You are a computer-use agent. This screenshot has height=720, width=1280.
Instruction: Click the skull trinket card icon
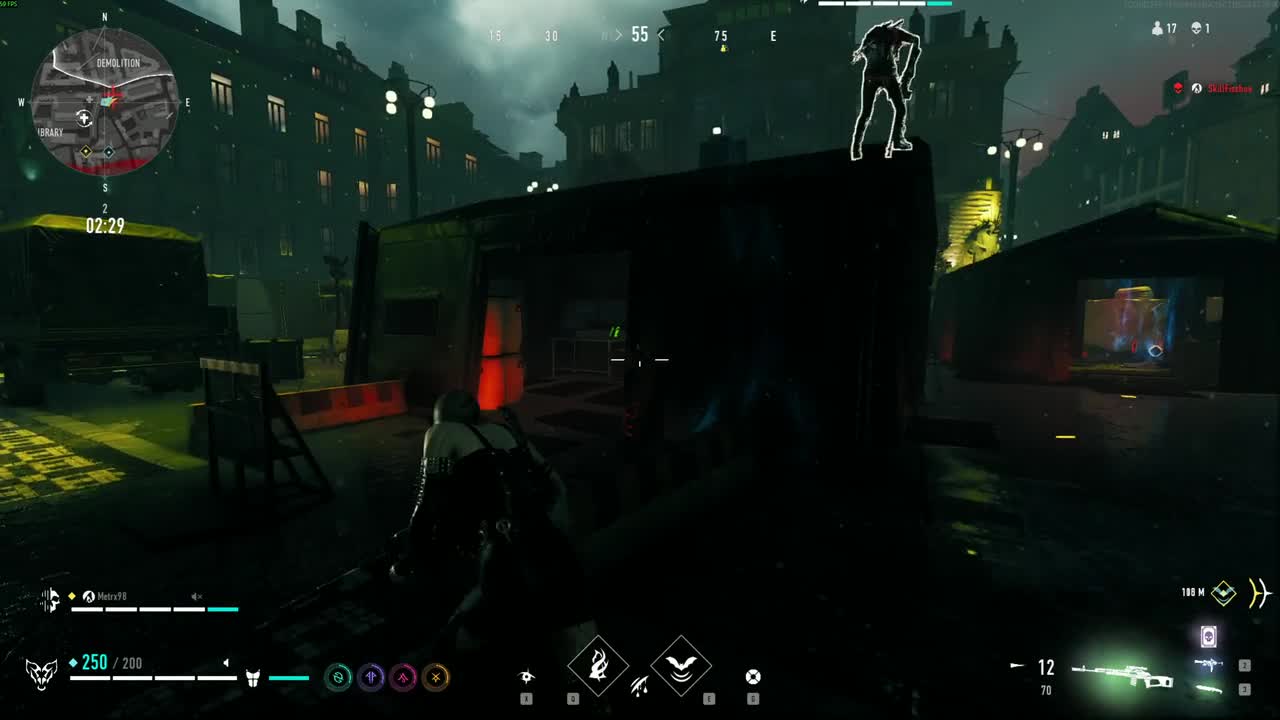tap(1209, 637)
